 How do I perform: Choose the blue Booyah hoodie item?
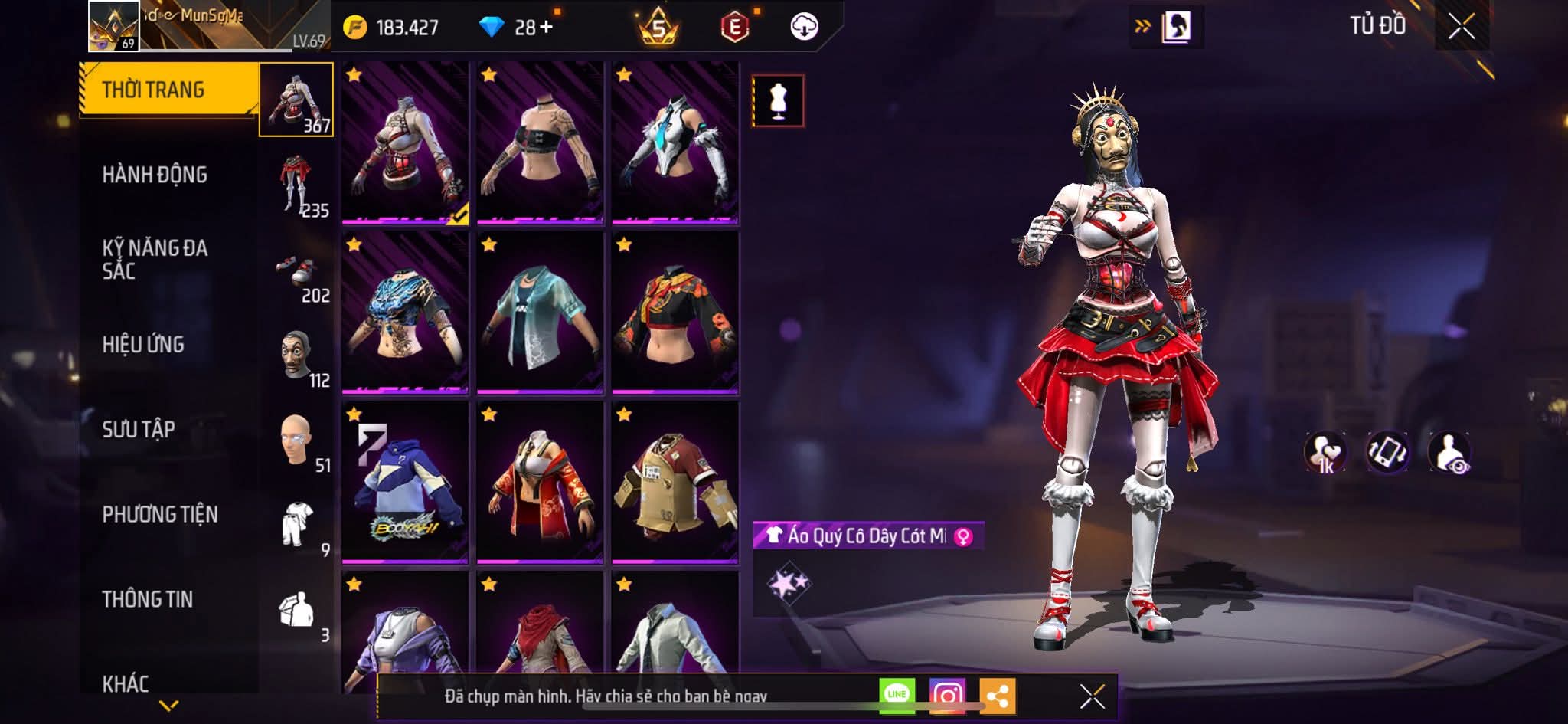(405, 483)
